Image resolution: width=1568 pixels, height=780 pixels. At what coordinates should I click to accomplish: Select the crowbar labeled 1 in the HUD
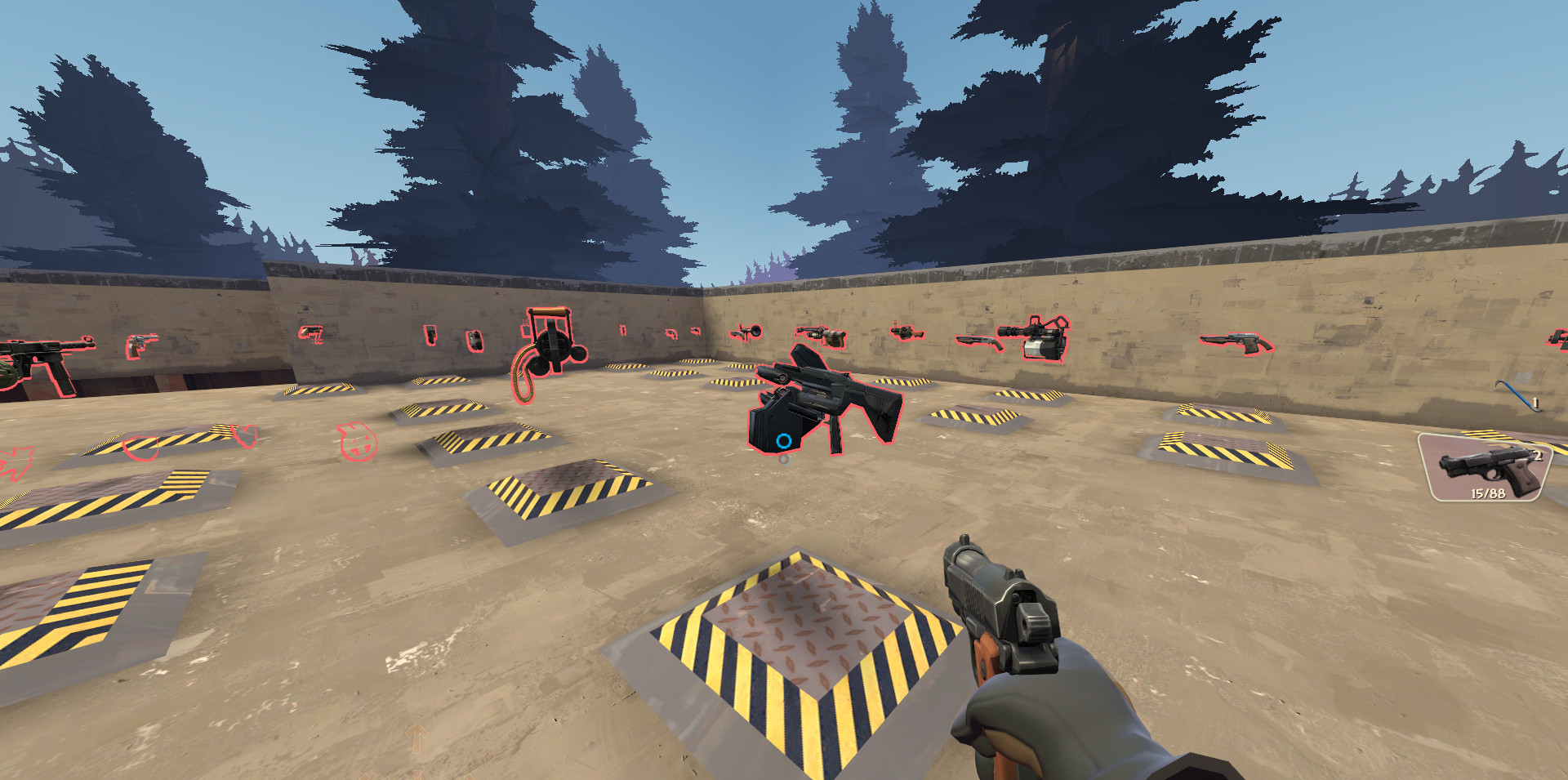click(1519, 392)
